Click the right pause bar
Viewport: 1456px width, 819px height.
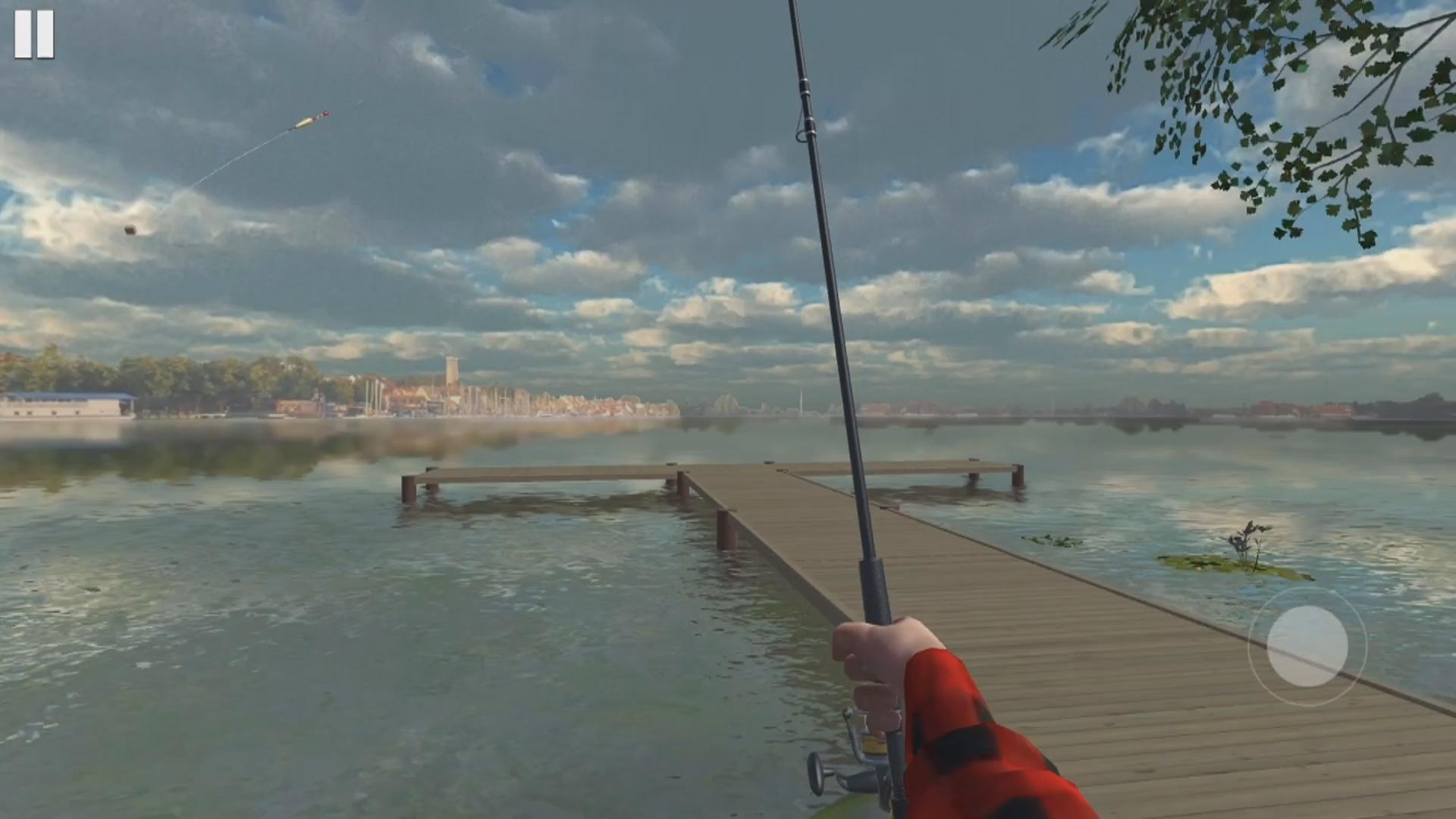tap(45, 35)
